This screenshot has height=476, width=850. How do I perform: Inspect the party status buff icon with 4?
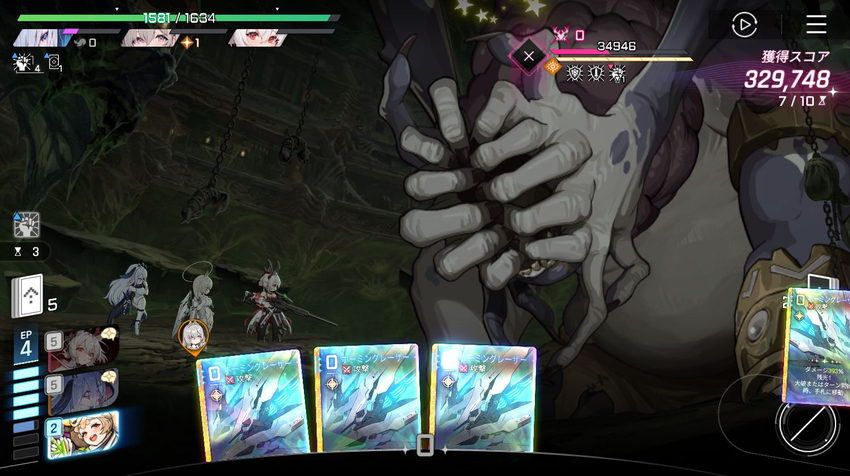pyautogui.click(x=24, y=62)
